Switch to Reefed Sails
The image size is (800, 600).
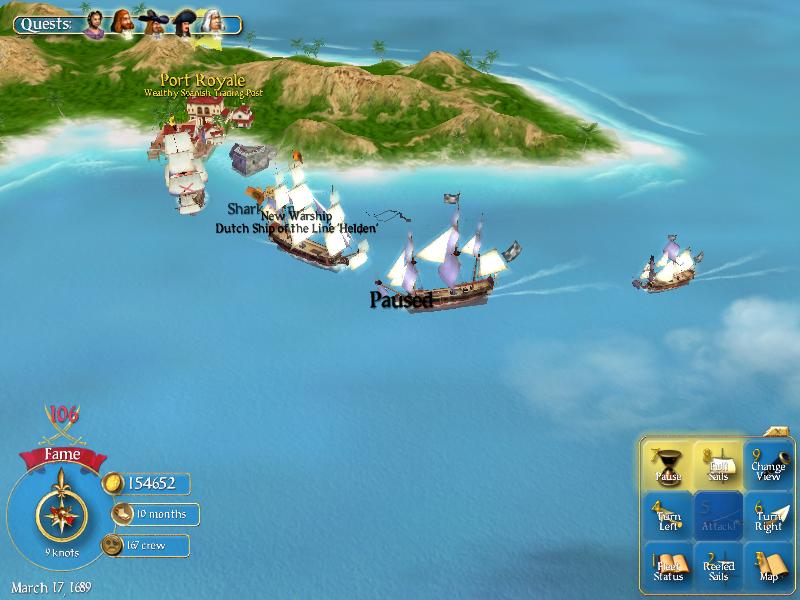tap(718, 567)
